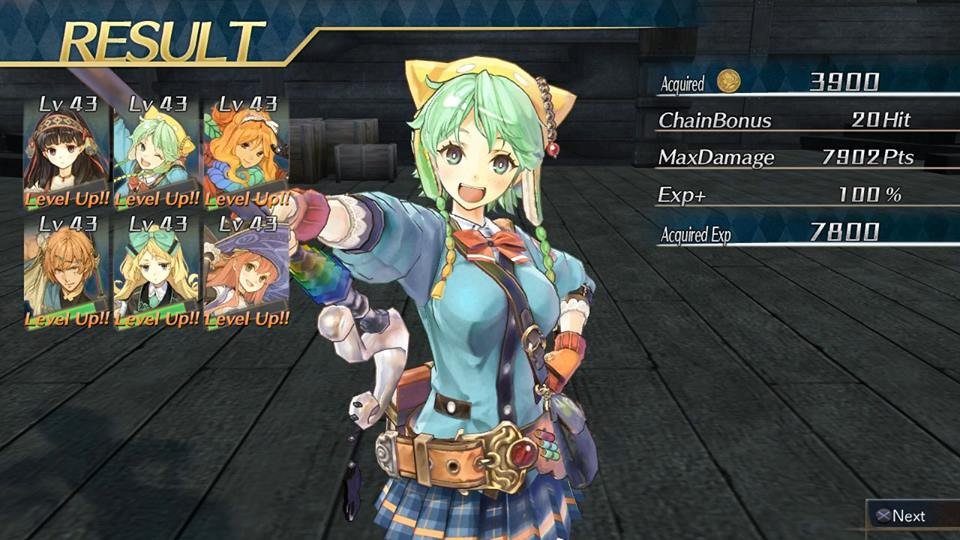Choose the witch in purple hat portrait
Screen dimensions: 960x540
(x=244, y=270)
